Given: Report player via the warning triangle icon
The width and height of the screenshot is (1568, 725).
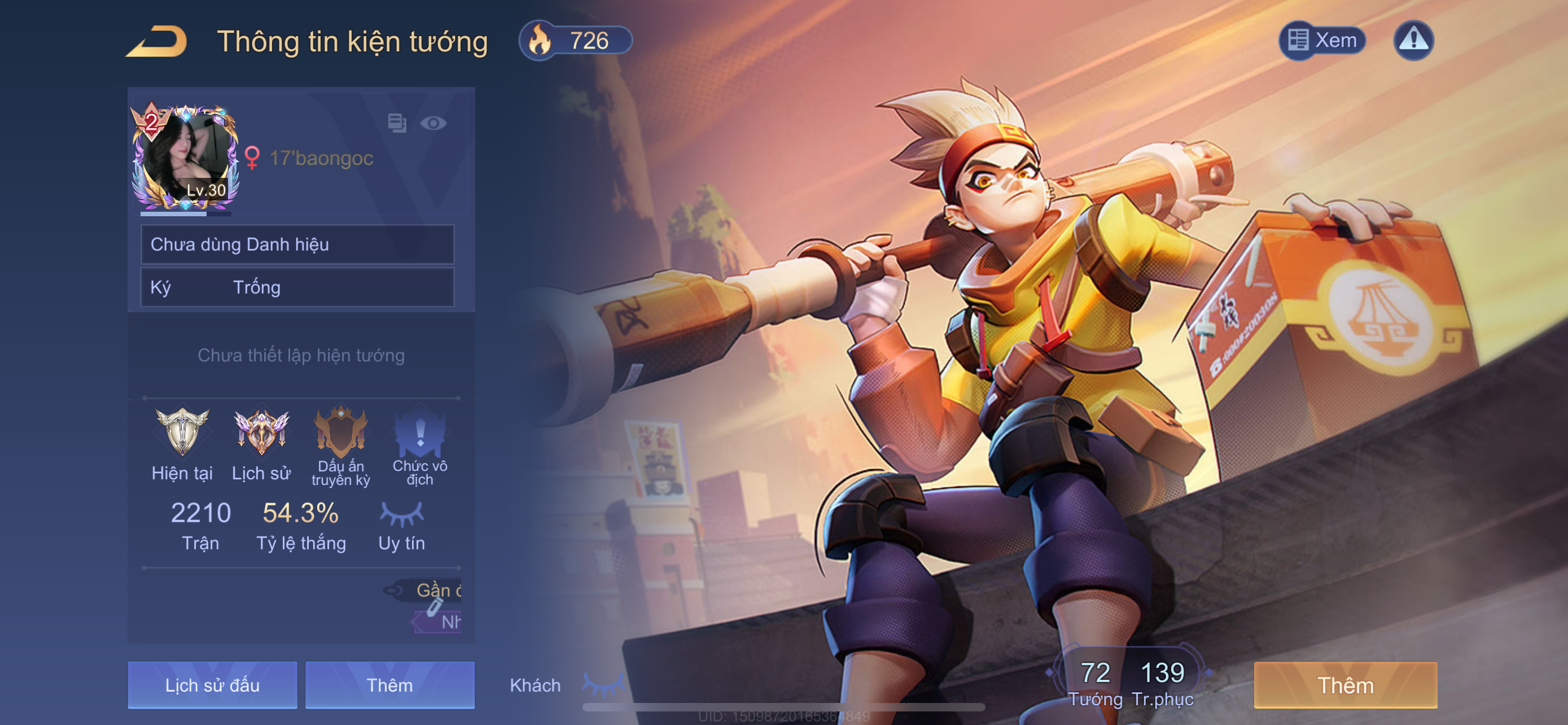Looking at the screenshot, I should (x=1413, y=41).
